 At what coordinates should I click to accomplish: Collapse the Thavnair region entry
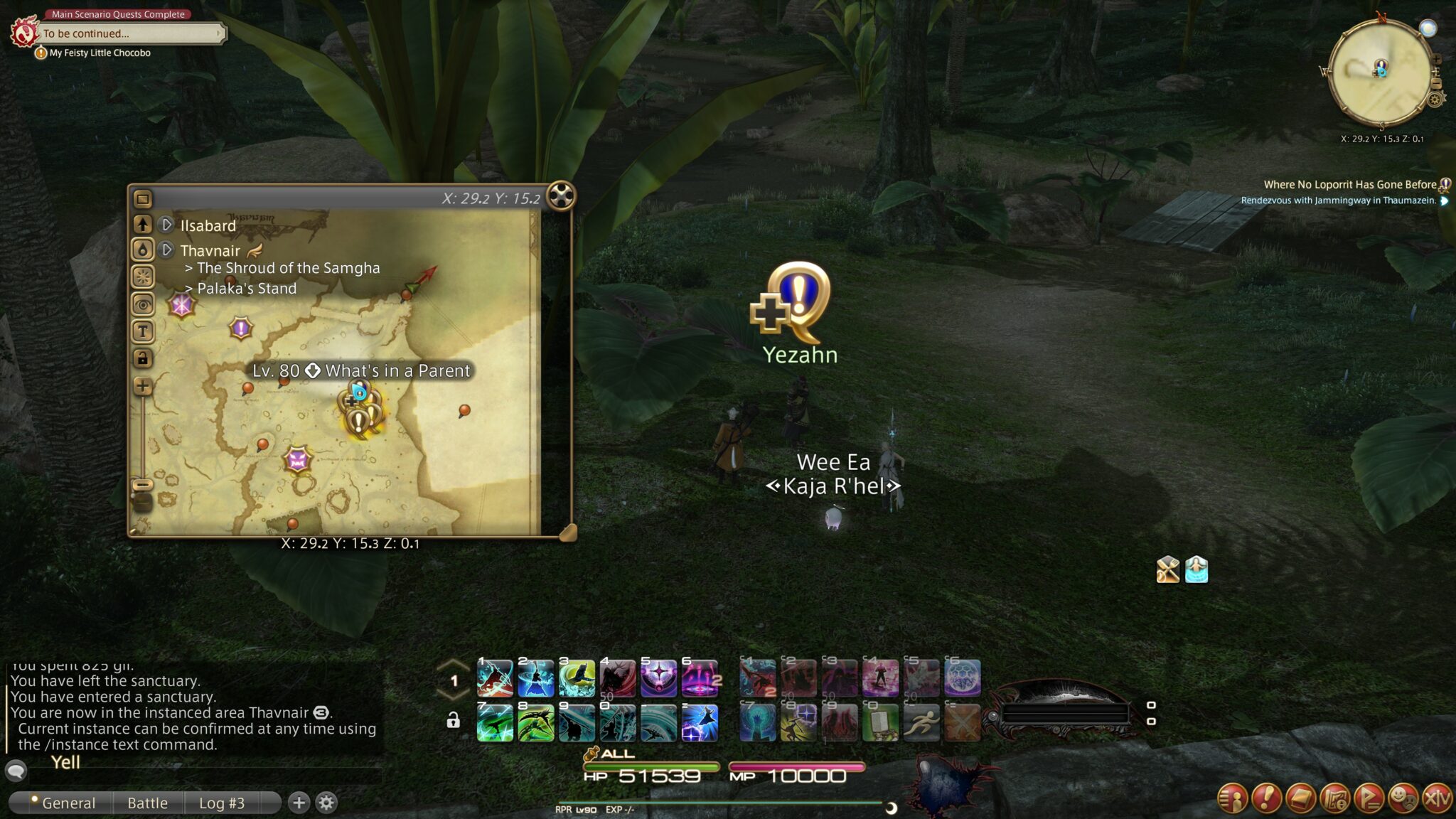point(166,250)
